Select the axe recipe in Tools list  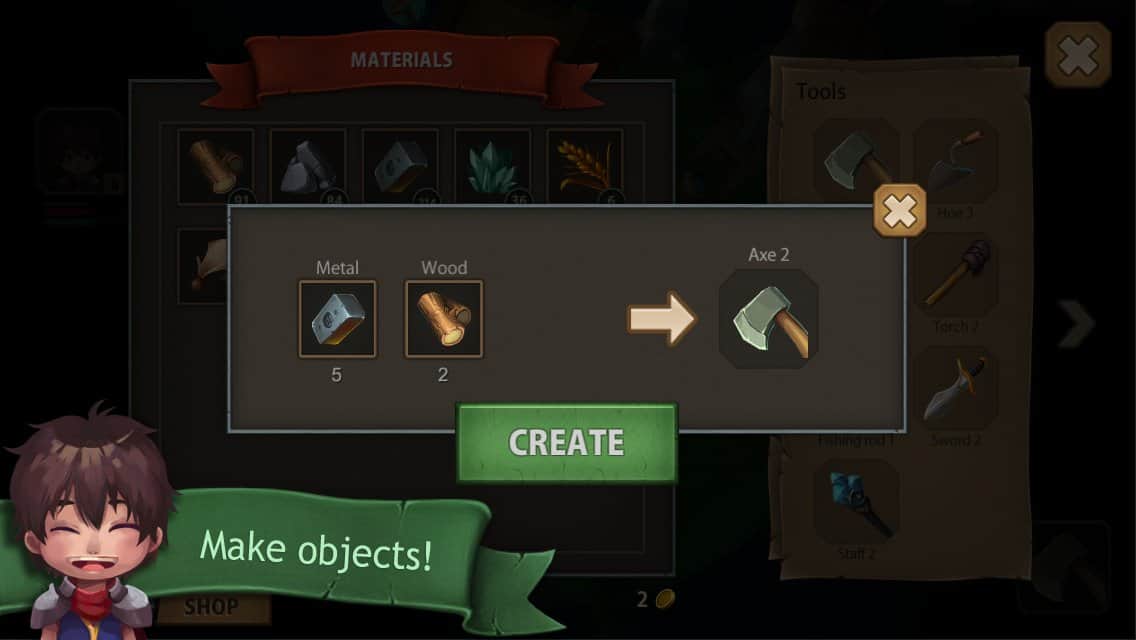(855, 158)
